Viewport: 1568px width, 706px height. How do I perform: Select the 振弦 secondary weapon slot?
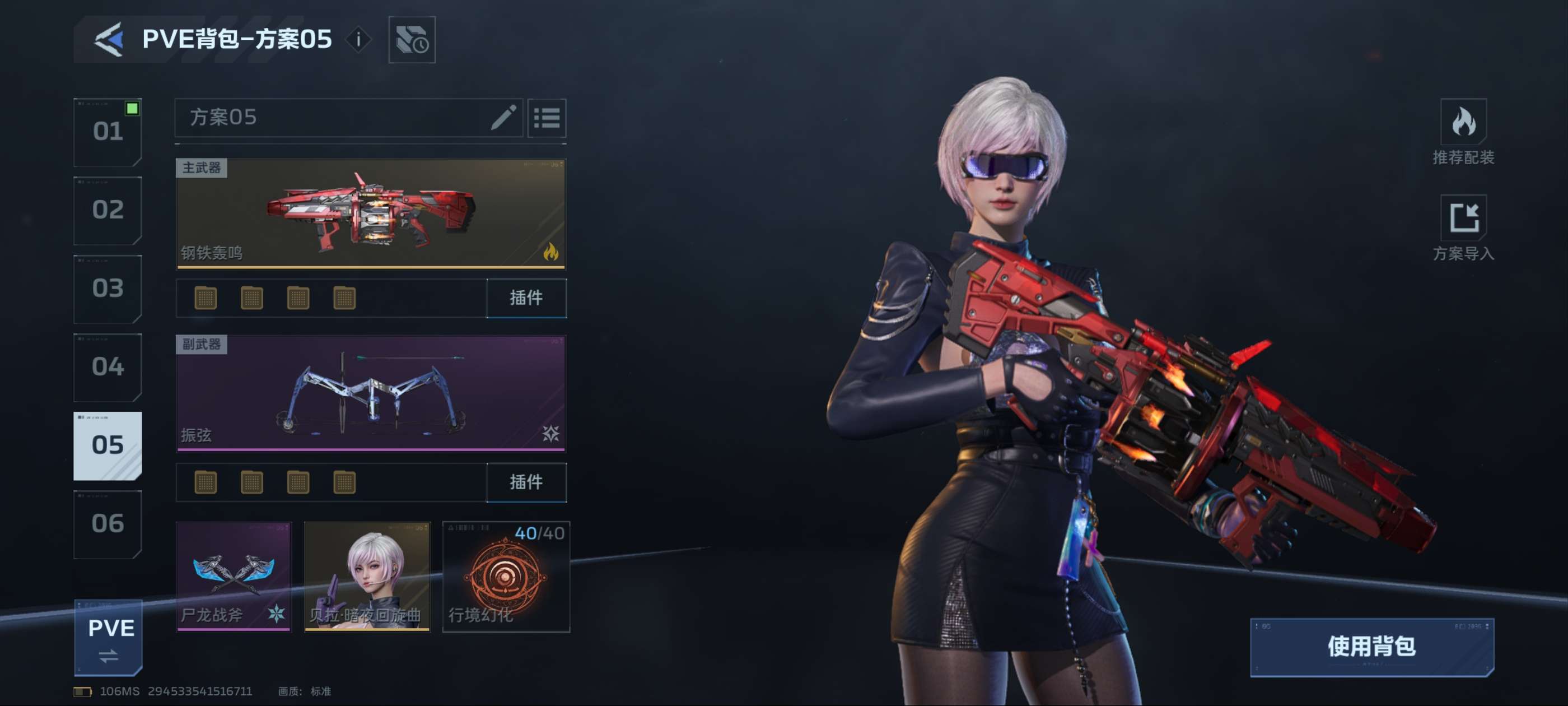coord(371,393)
